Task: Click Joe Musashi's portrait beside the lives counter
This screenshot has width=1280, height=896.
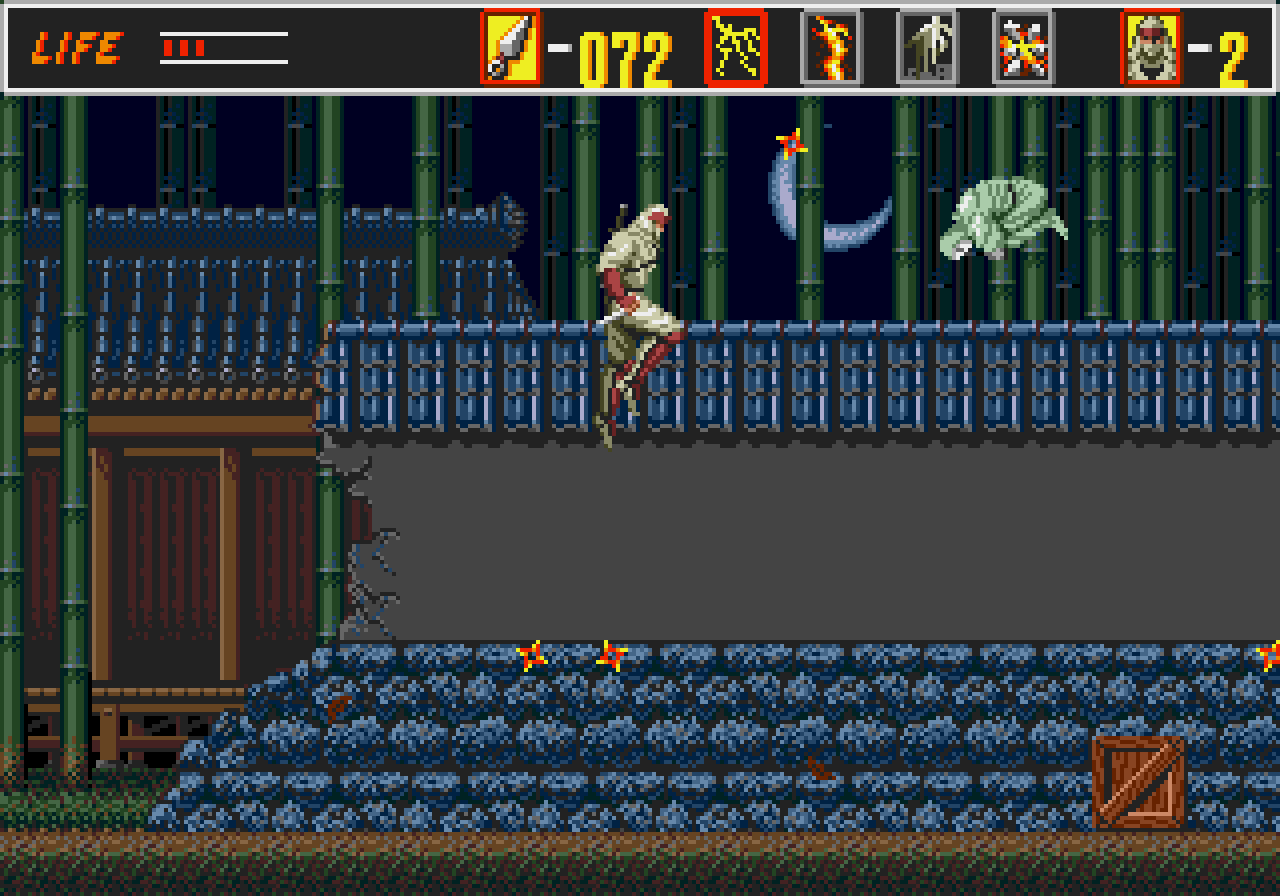Action: tap(1146, 45)
